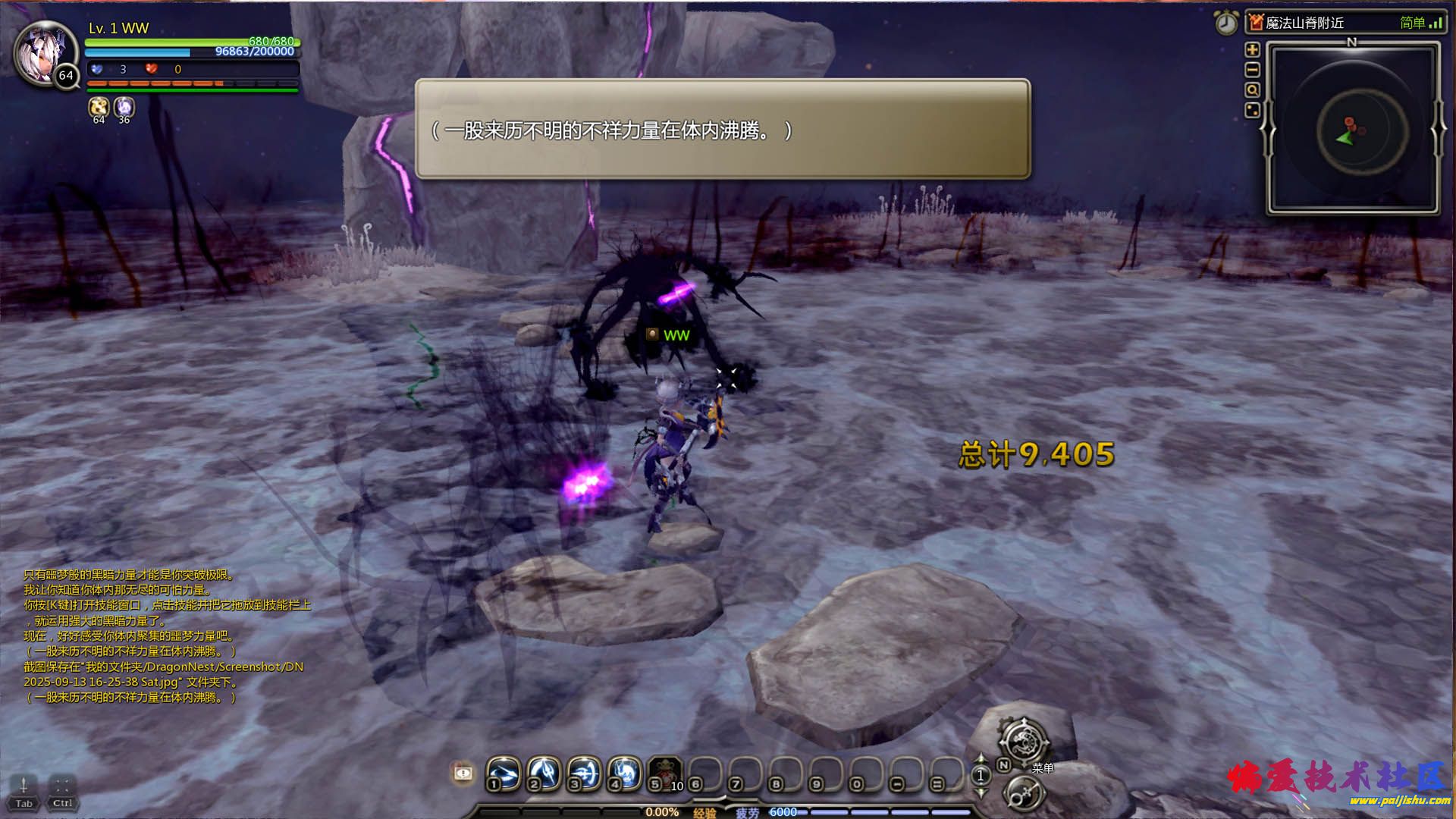Click the round key-and-ring button below 菜单

coord(1024,794)
